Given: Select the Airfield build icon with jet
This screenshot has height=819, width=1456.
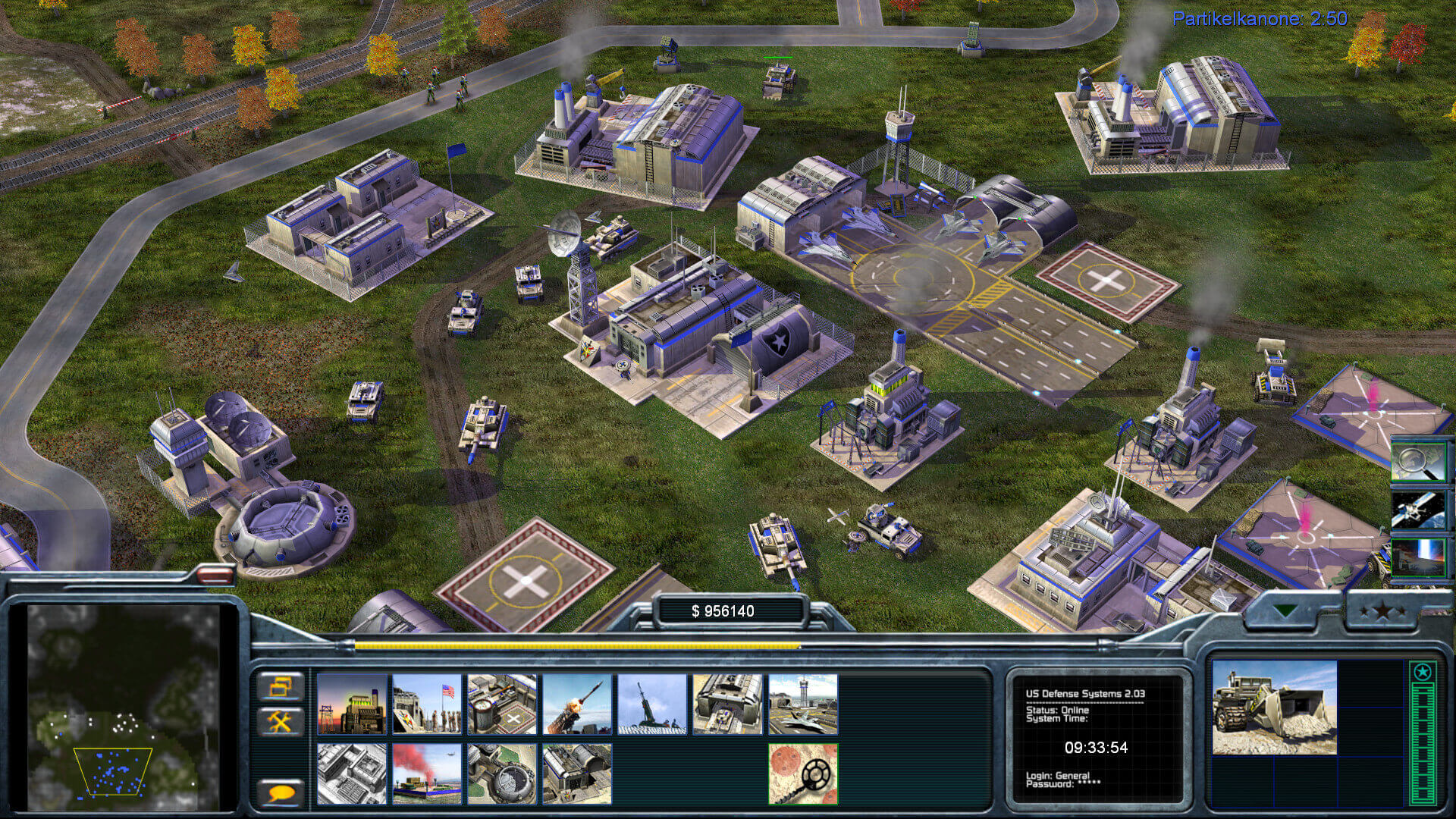Looking at the screenshot, I should [802, 704].
